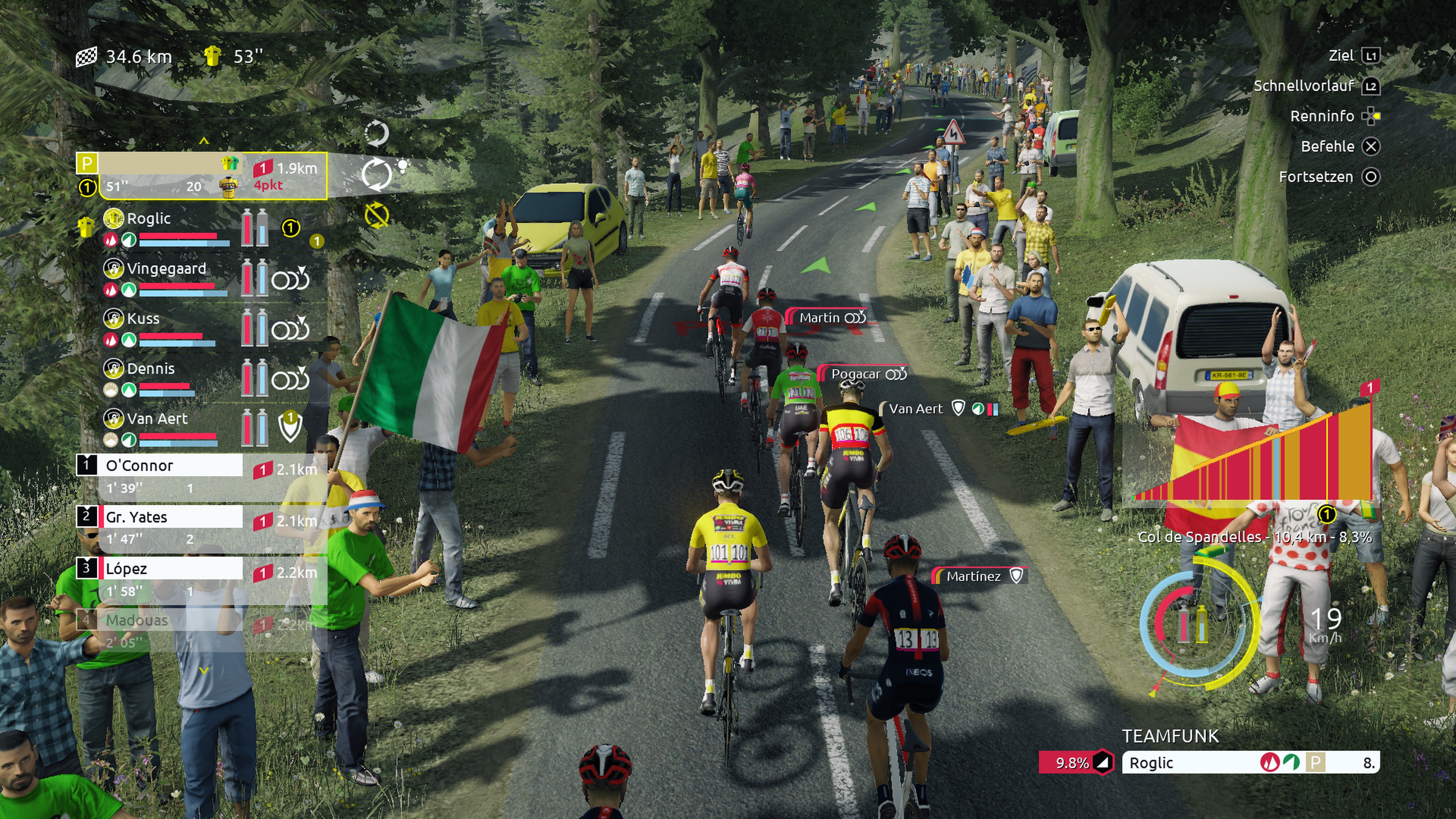The height and width of the screenshot is (819, 1456).
Task: Activate the relay rotation order icon
Action: (377, 174)
